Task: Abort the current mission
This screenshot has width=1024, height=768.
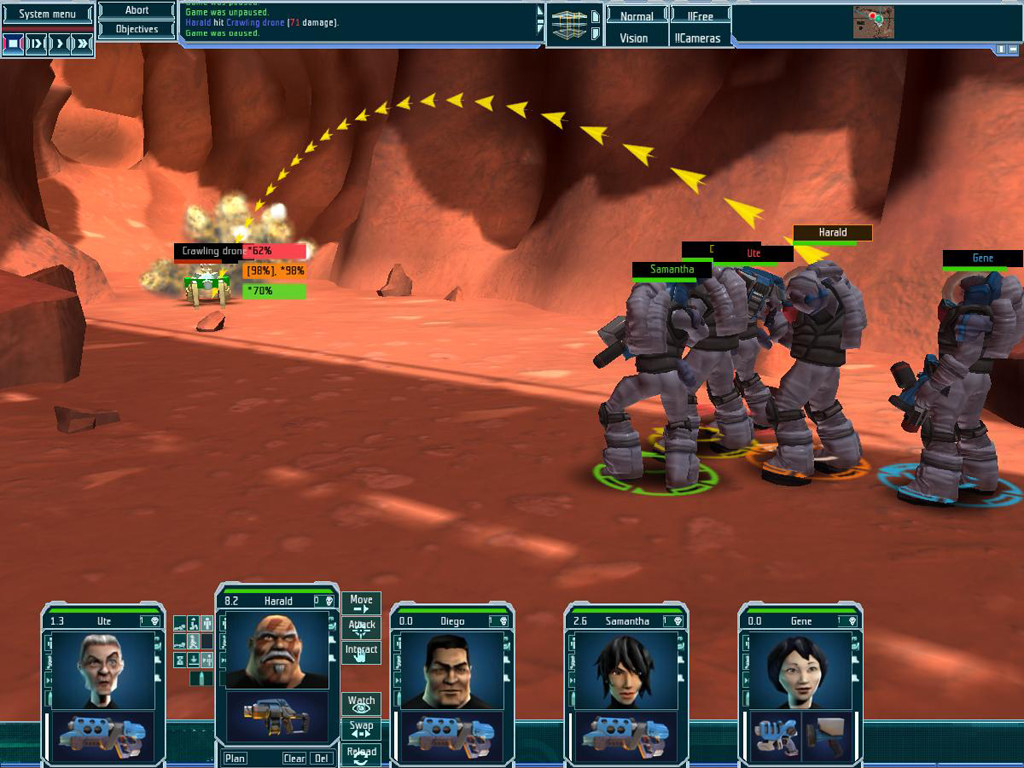Action: coord(137,11)
